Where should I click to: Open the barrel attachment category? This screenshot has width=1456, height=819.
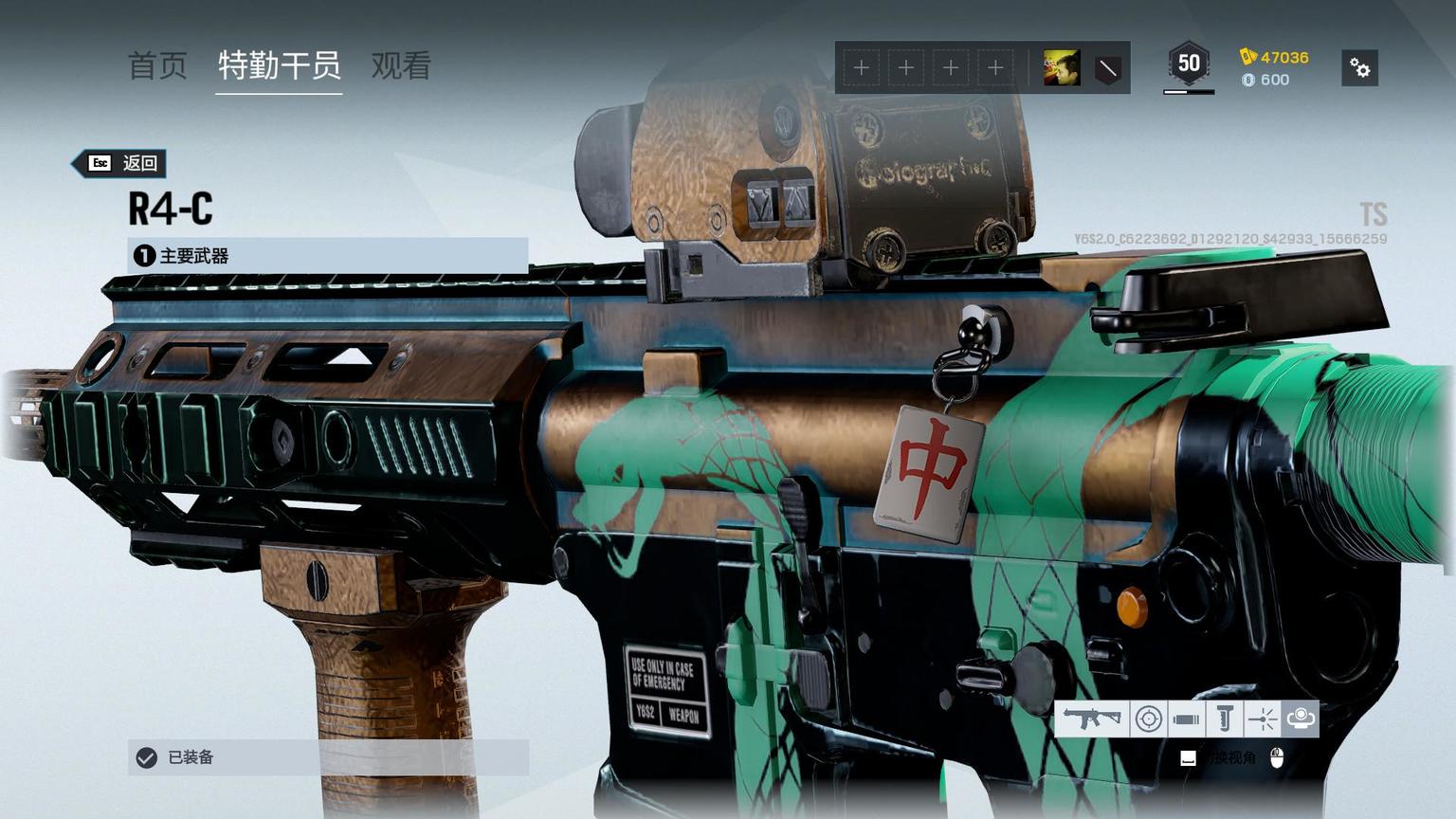coord(1186,719)
